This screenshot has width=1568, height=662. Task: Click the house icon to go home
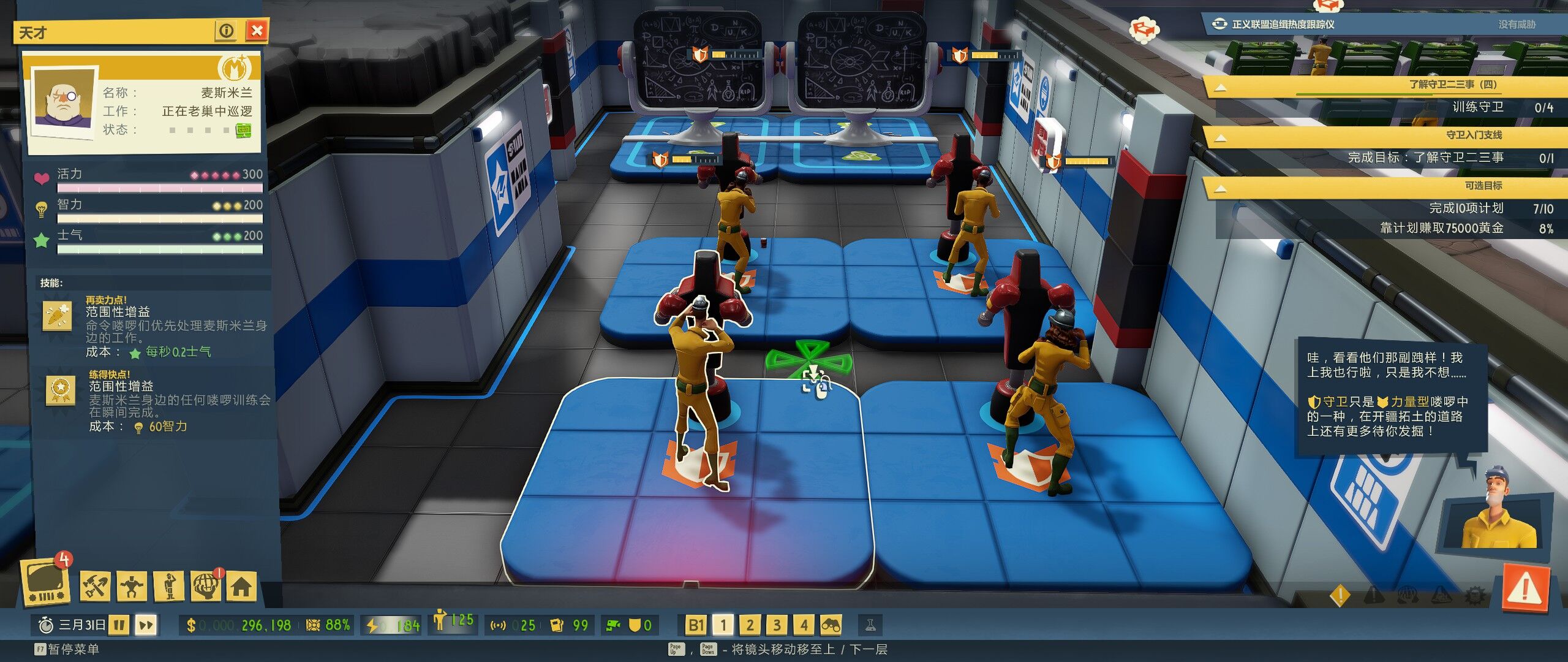(x=241, y=587)
